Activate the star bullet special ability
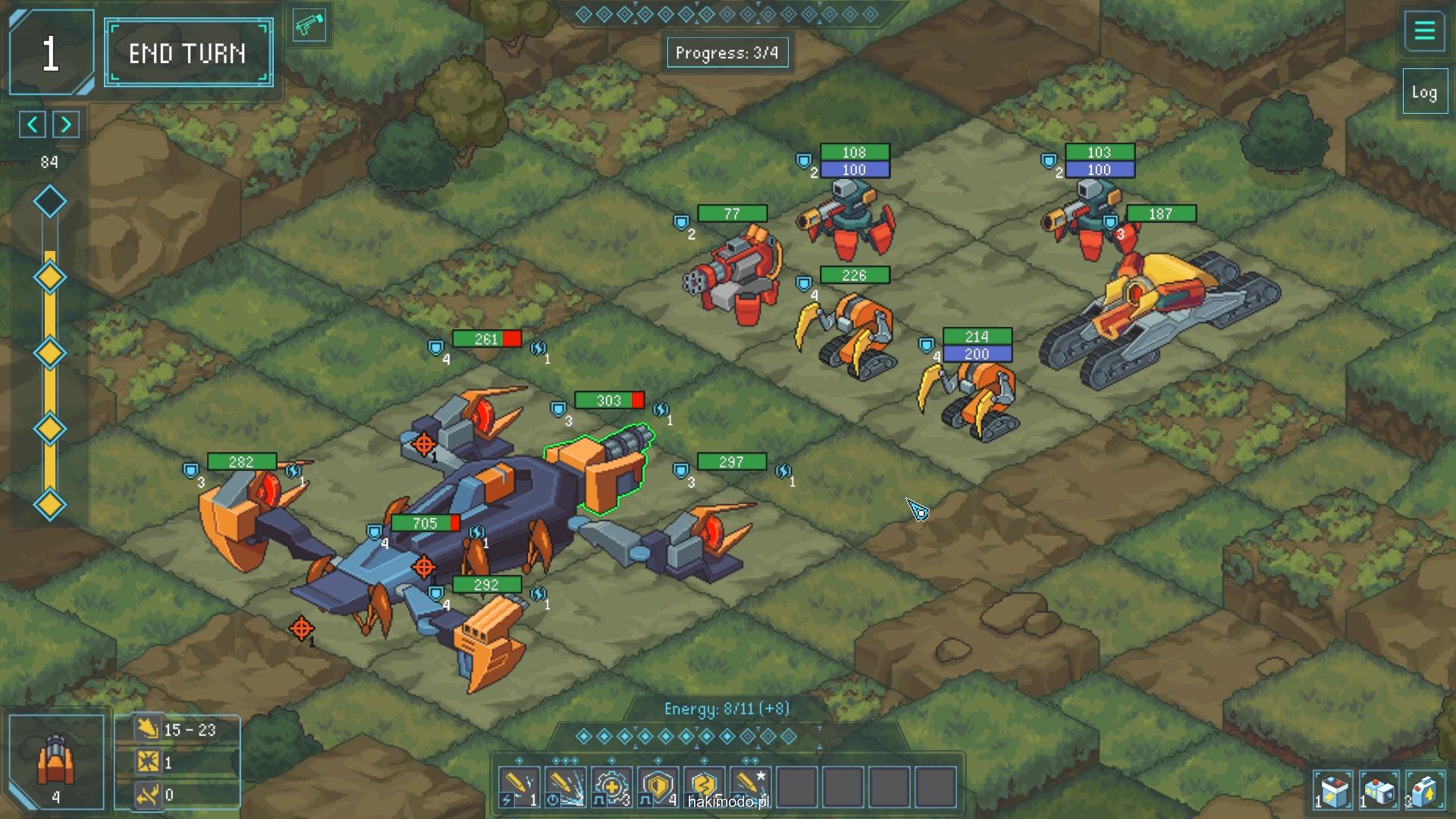The image size is (1456, 819). (750, 787)
